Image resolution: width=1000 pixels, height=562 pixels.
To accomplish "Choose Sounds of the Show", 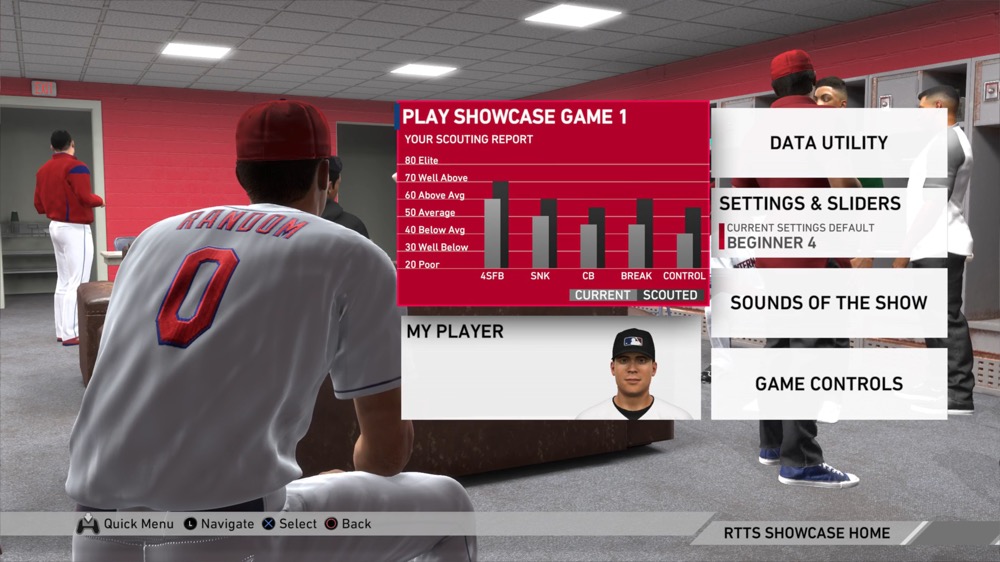I will [x=828, y=303].
